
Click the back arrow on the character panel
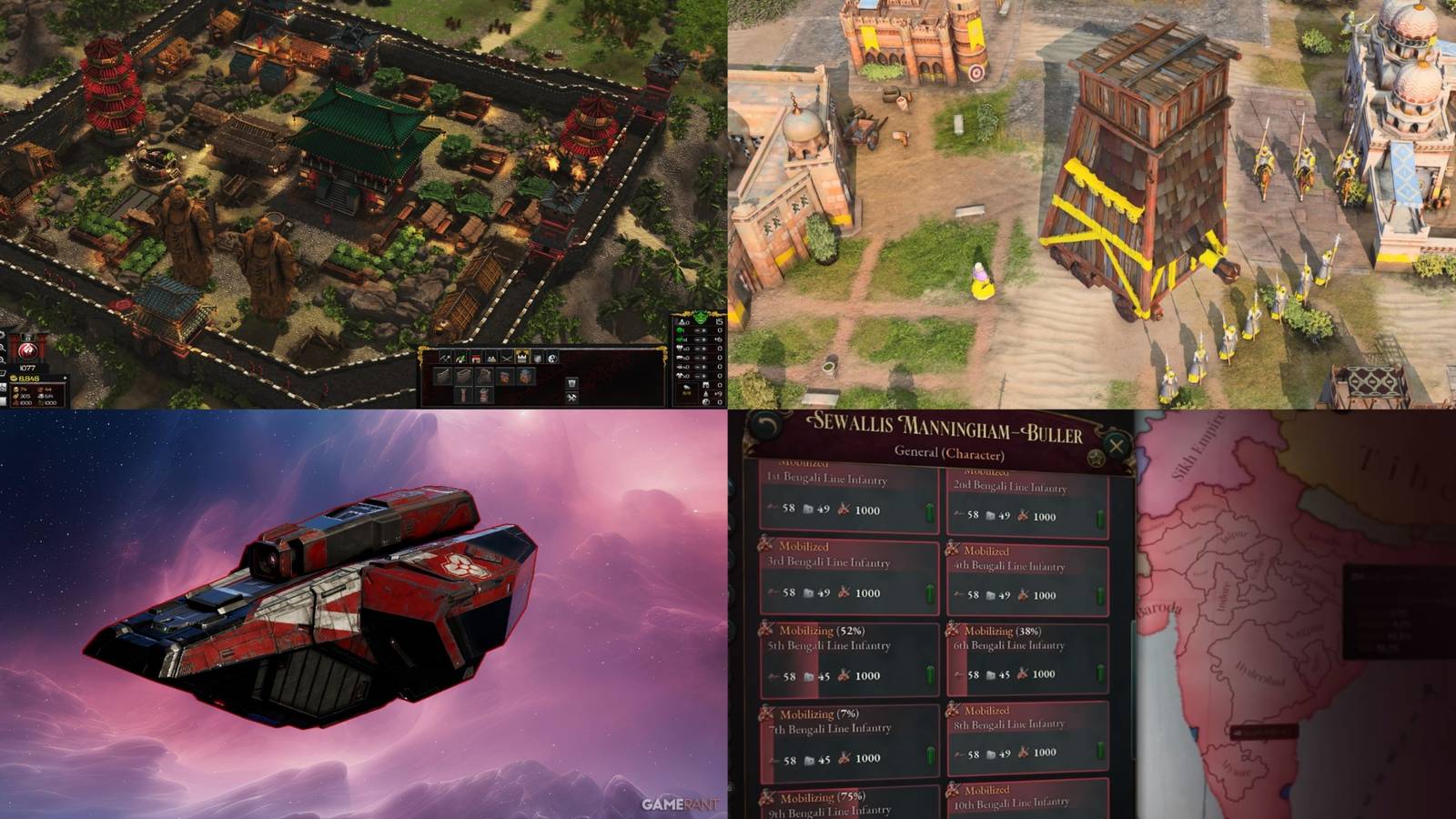(x=764, y=425)
